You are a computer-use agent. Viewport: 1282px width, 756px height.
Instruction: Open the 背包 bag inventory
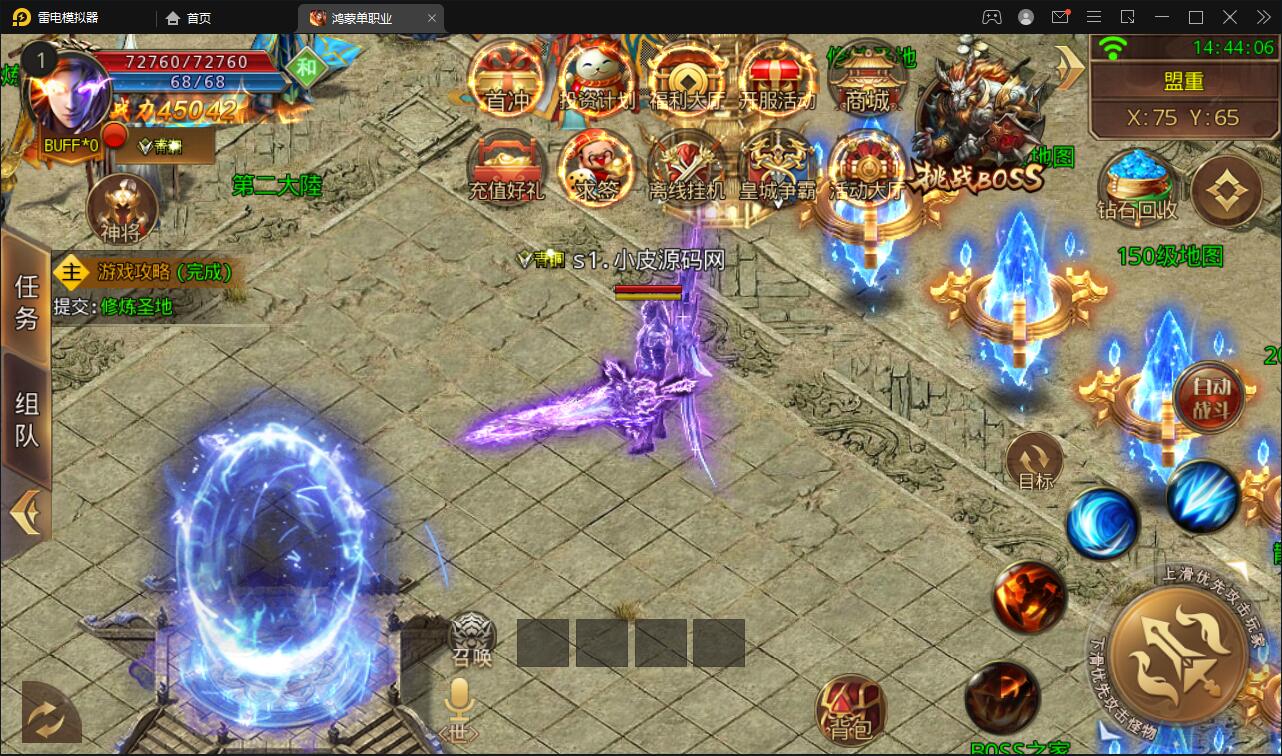(851, 711)
